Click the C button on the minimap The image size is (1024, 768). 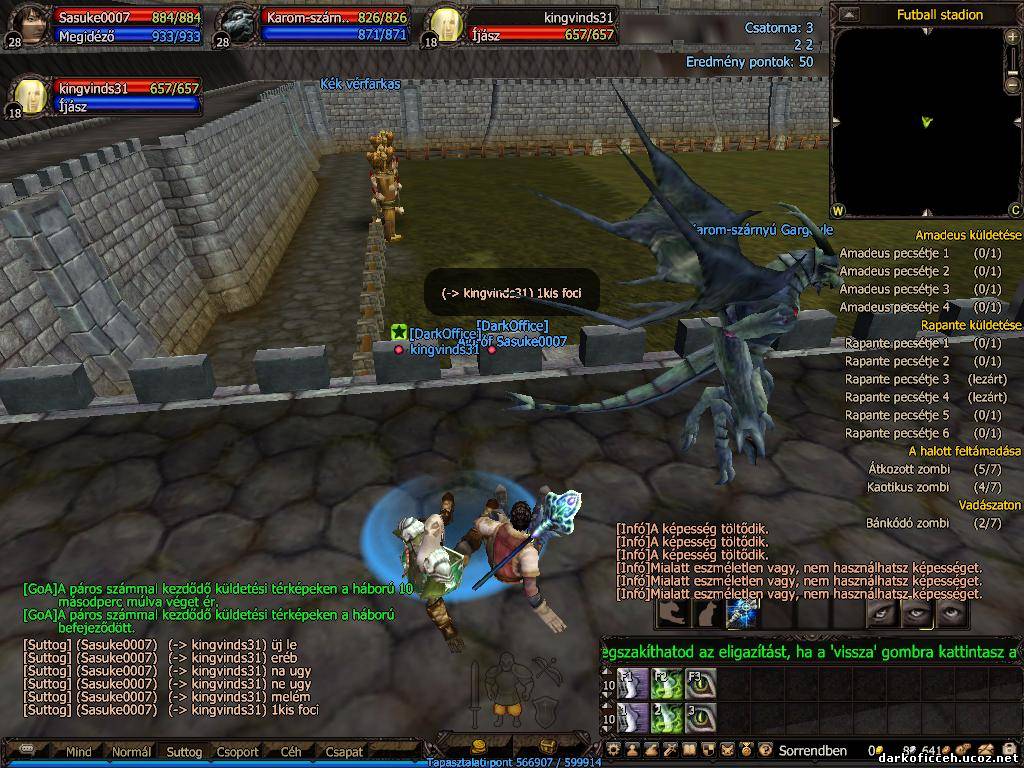coord(1014,210)
